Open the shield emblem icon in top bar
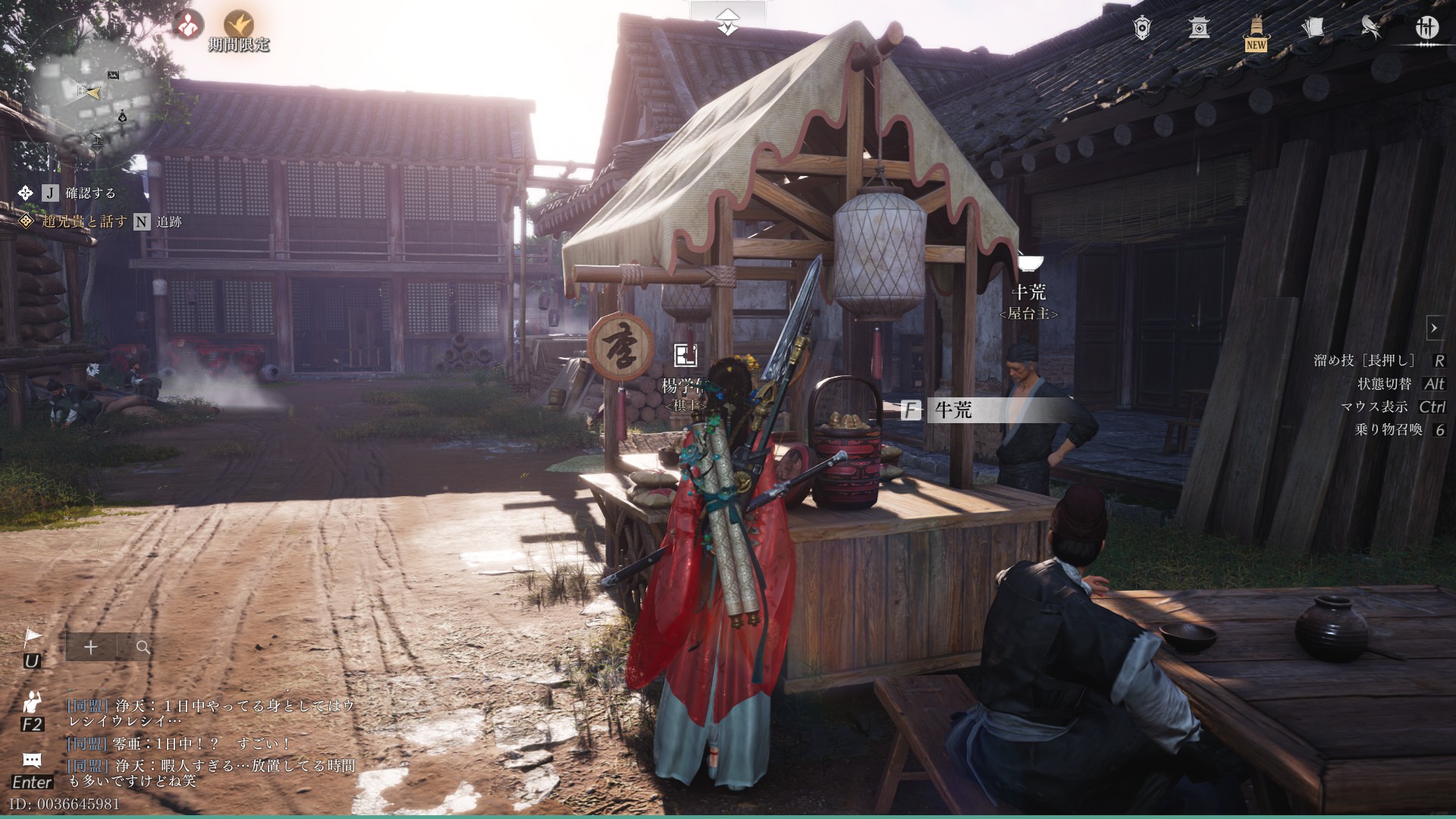Viewport: 1456px width, 819px height. coord(1142,28)
